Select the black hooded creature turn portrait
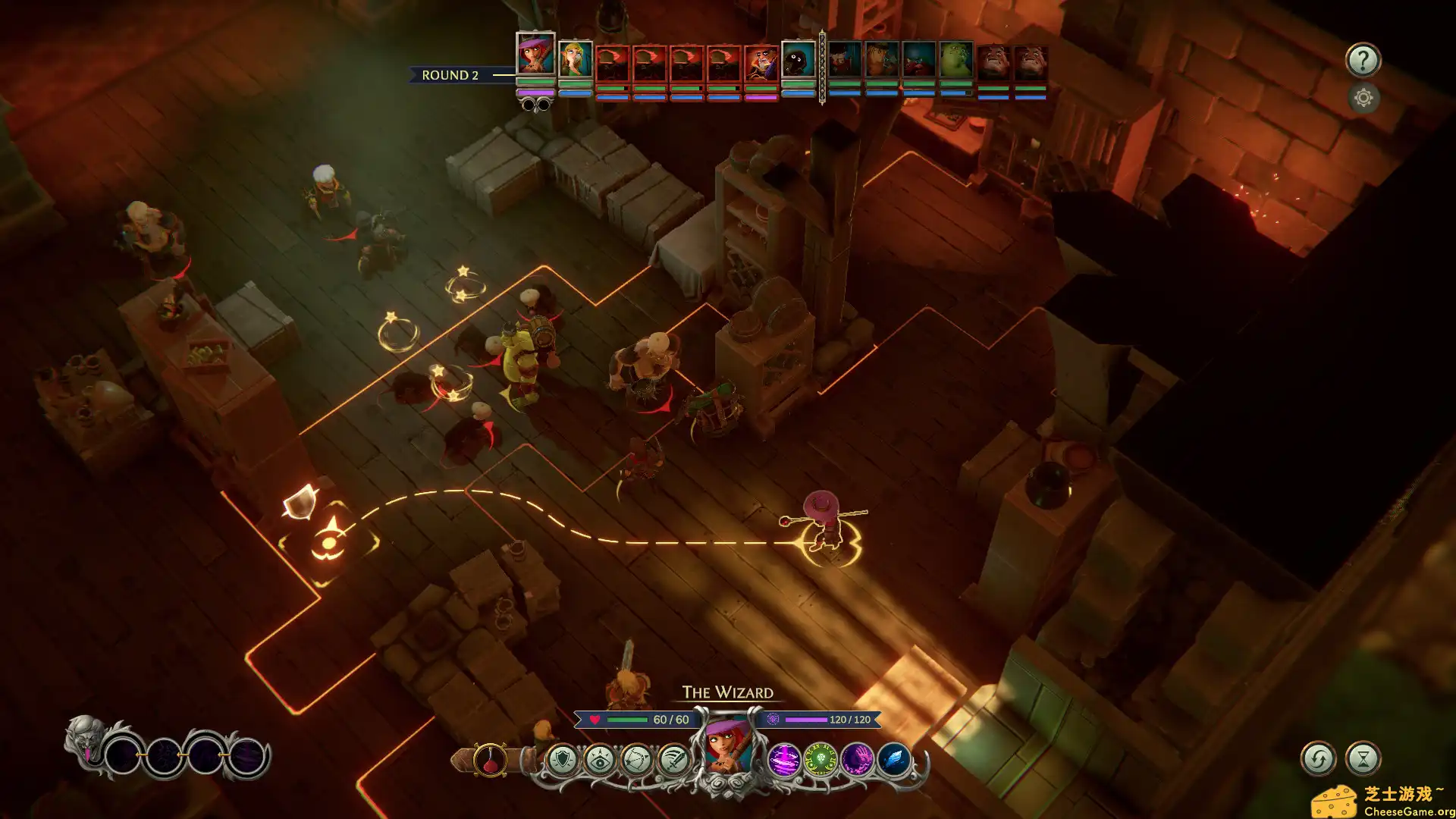The height and width of the screenshot is (819, 1456). click(x=799, y=61)
